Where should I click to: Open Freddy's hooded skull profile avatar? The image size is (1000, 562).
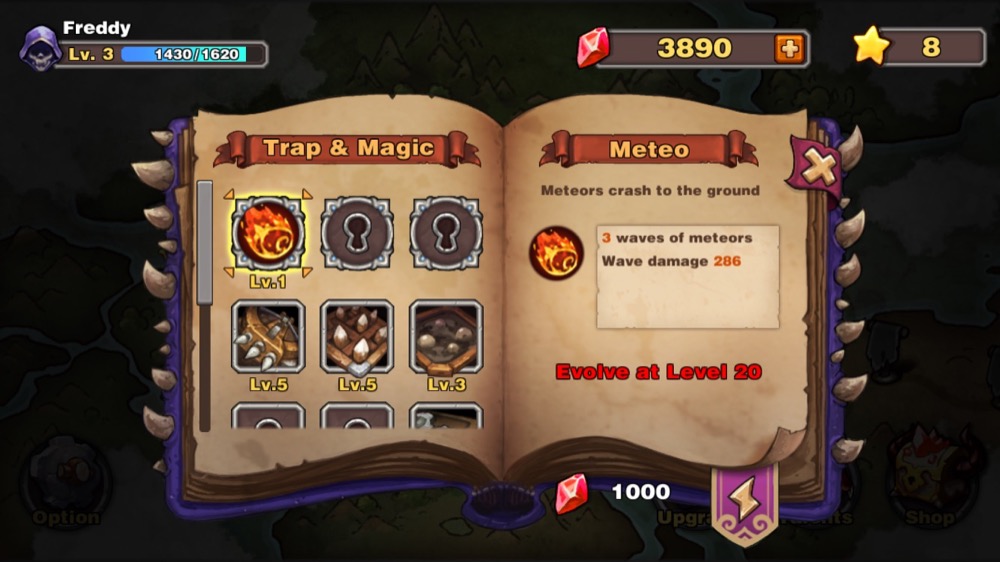[41, 48]
